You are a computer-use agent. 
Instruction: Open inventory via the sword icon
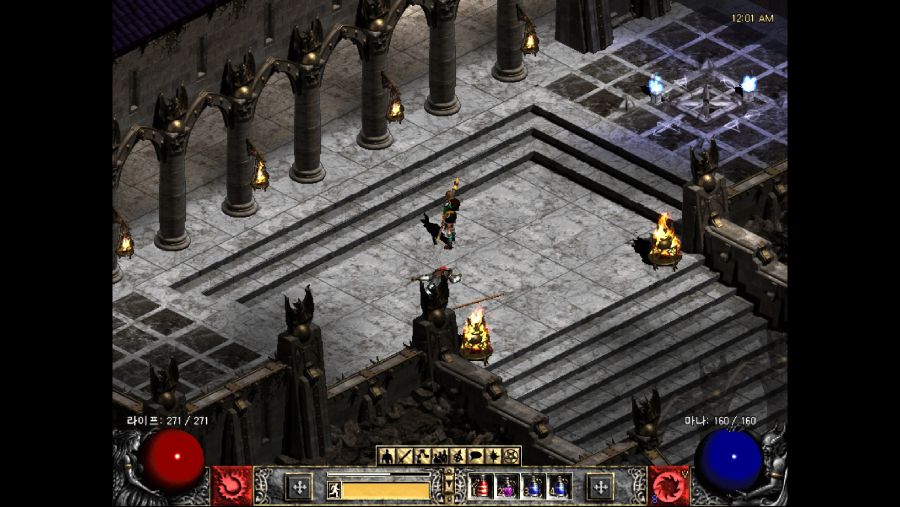(x=405, y=456)
